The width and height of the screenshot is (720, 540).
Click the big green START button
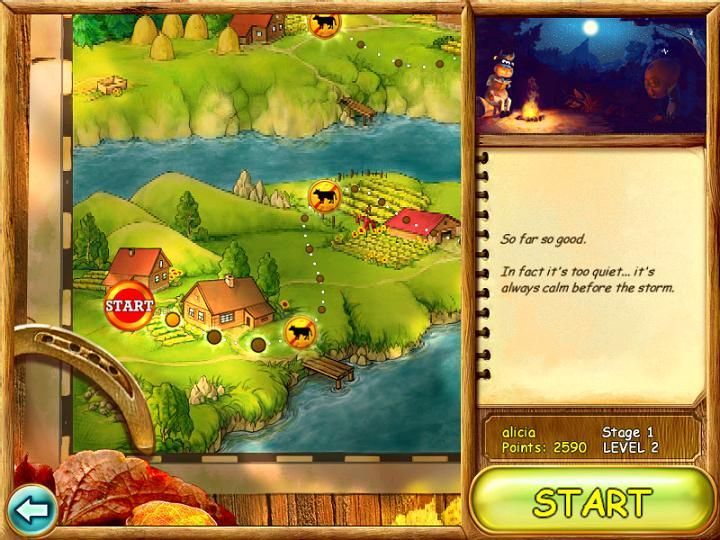[x=592, y=501]
